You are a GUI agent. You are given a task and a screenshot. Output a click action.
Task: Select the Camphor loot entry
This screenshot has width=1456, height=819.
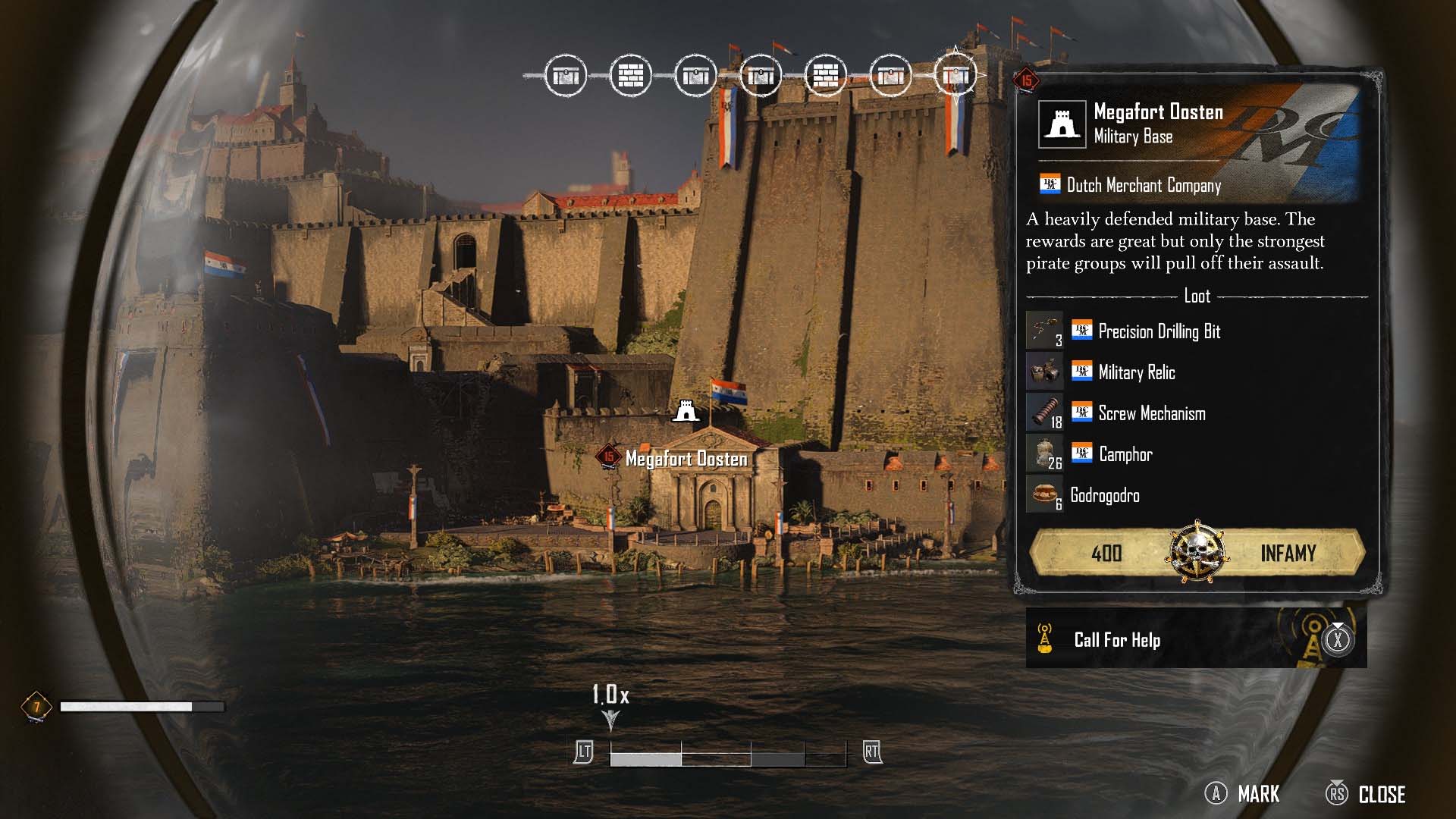(x=1125, y=454)
